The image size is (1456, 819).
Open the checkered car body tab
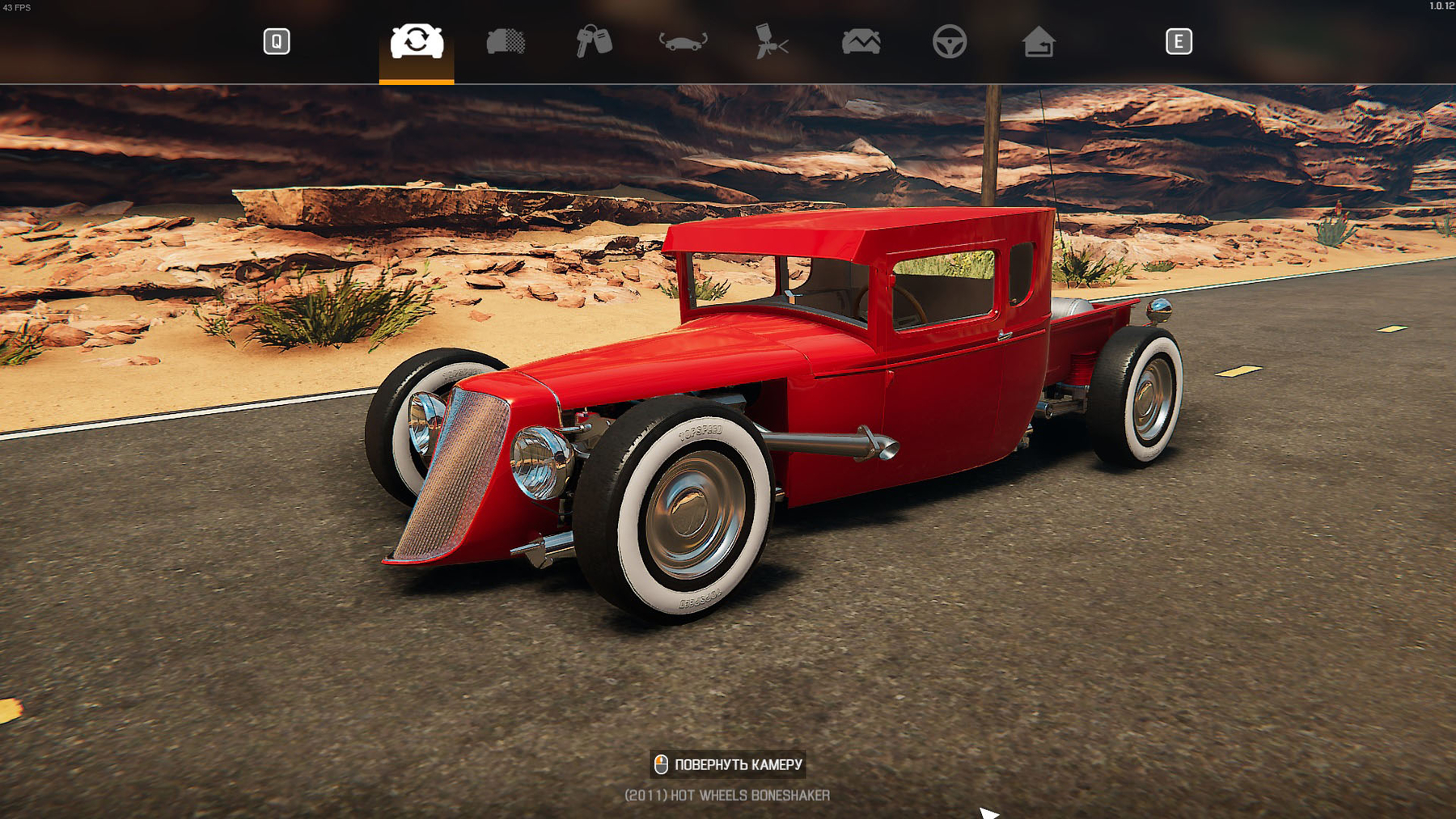point(506,41)
